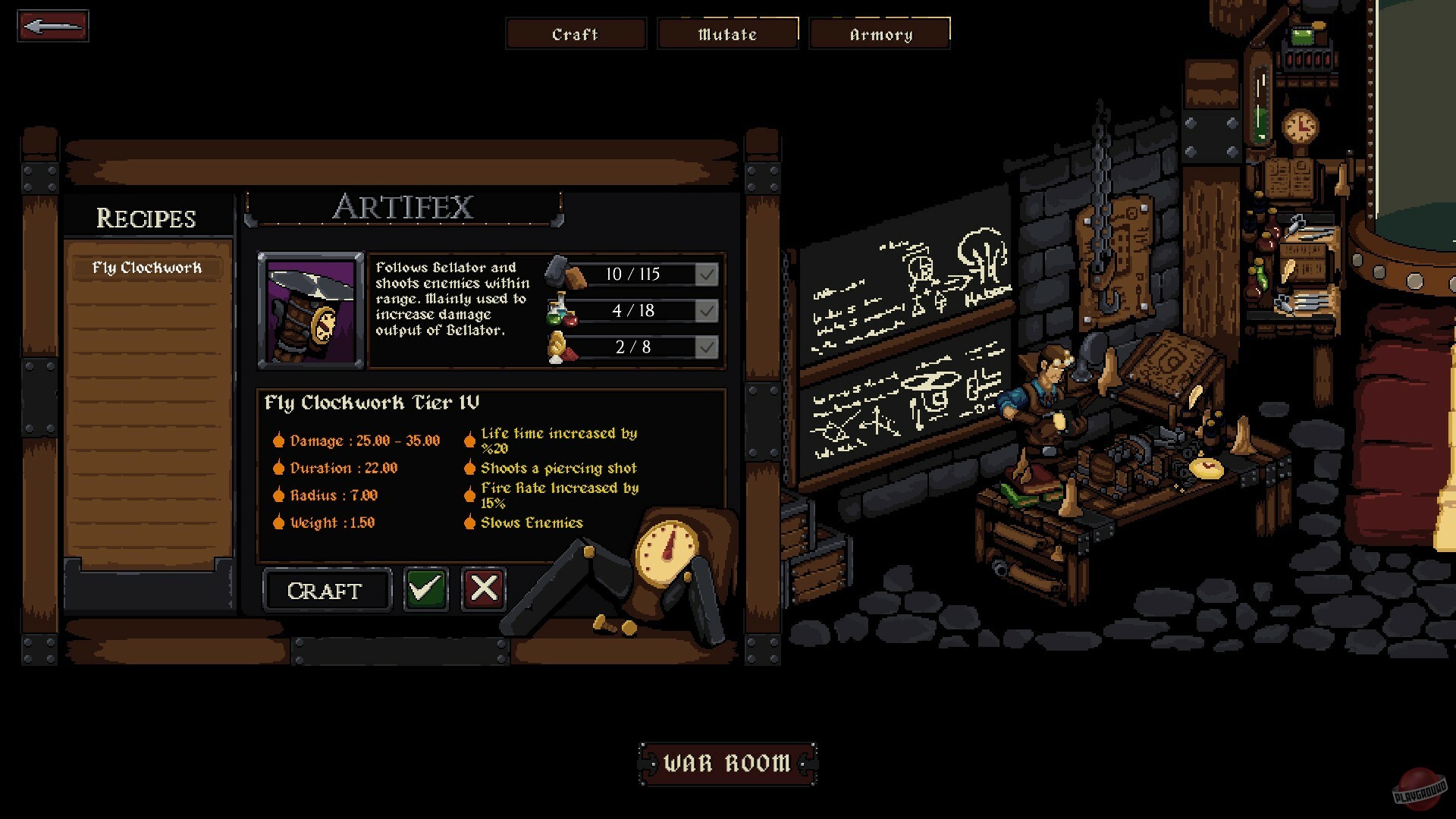Screen dimensions: 1456x819
Task: Confirm crafting with the green checkmark
Action: tap(425, 589)
